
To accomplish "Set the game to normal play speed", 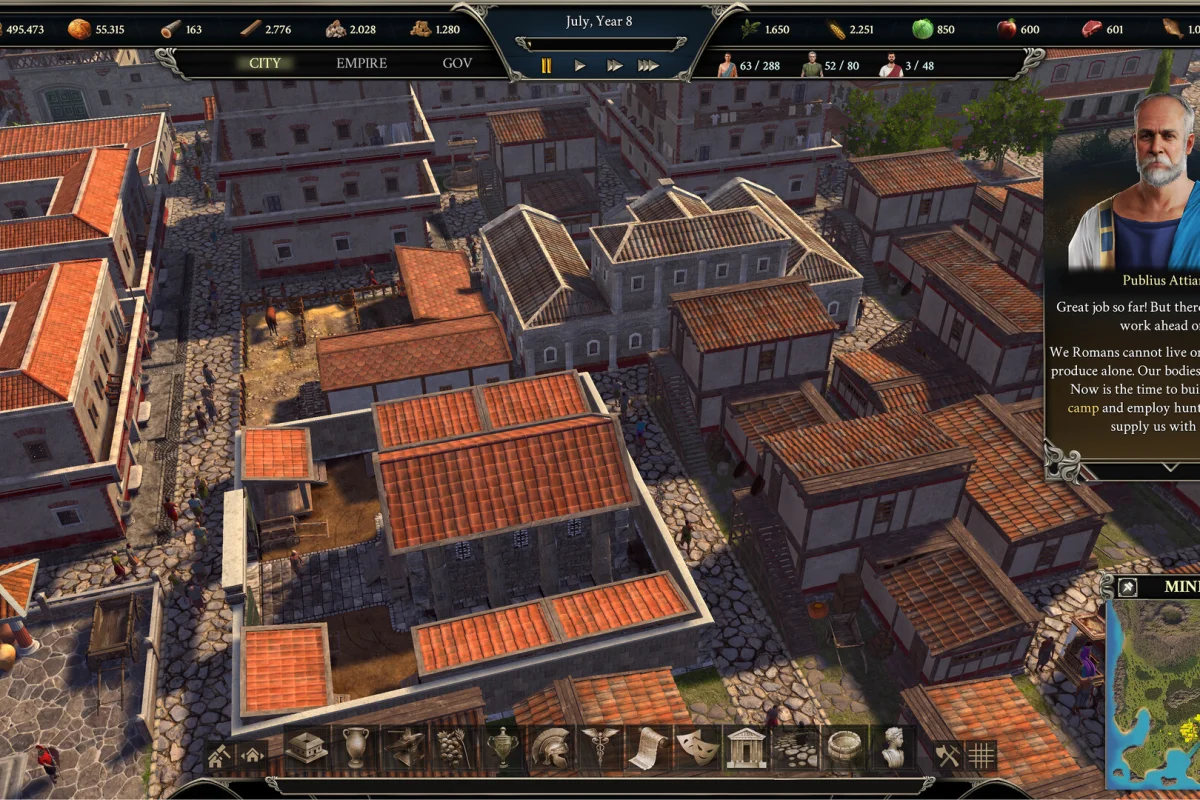I will point(580,66).
